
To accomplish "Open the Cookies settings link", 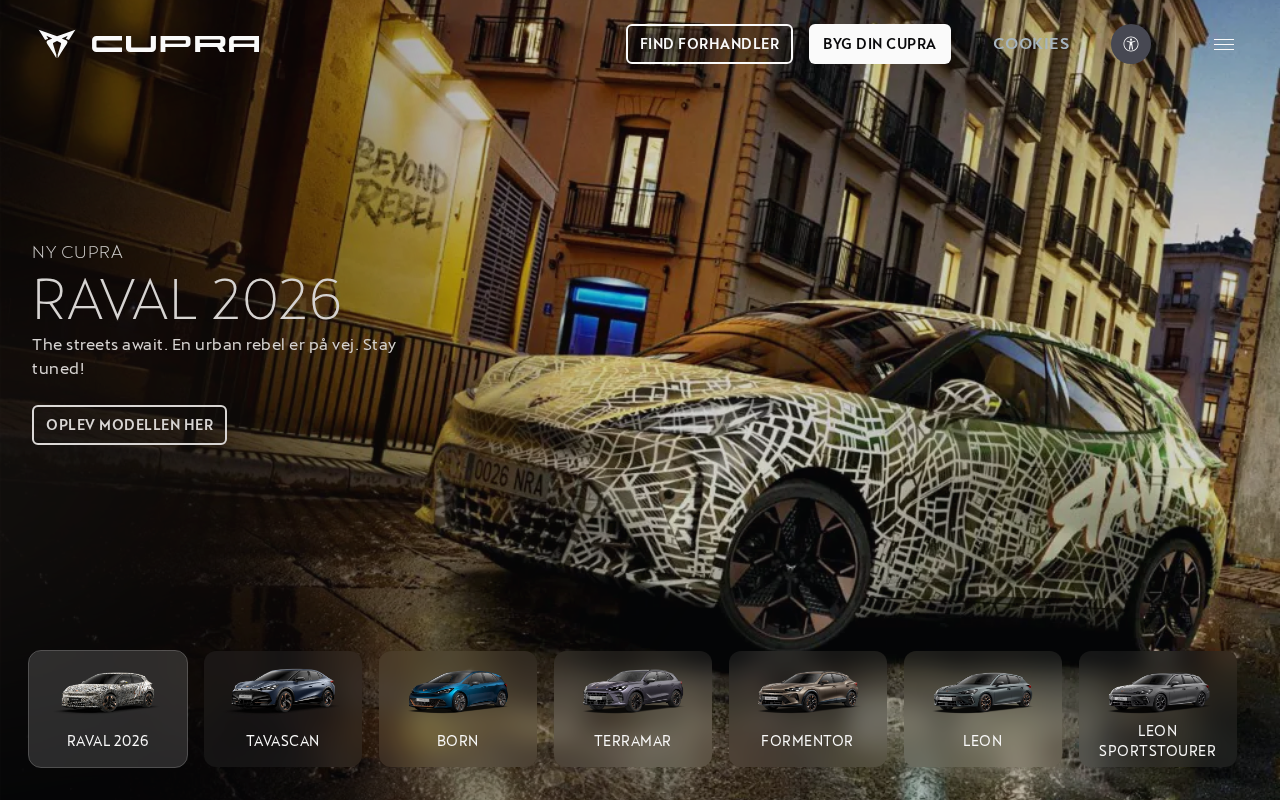I will pyautogui.click(x=1031, y=44).
